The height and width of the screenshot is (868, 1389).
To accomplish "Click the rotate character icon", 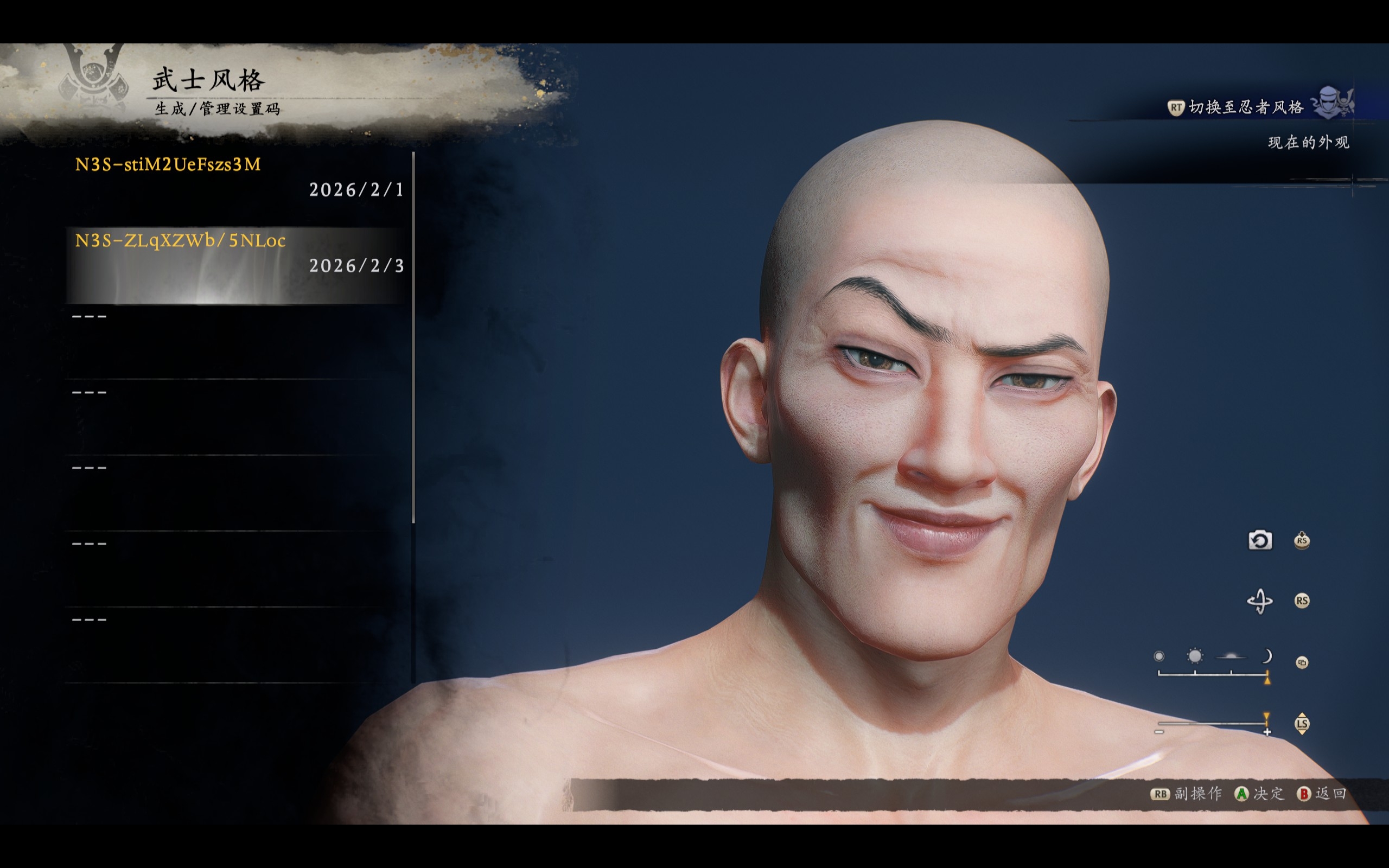I will (1260, 601).
